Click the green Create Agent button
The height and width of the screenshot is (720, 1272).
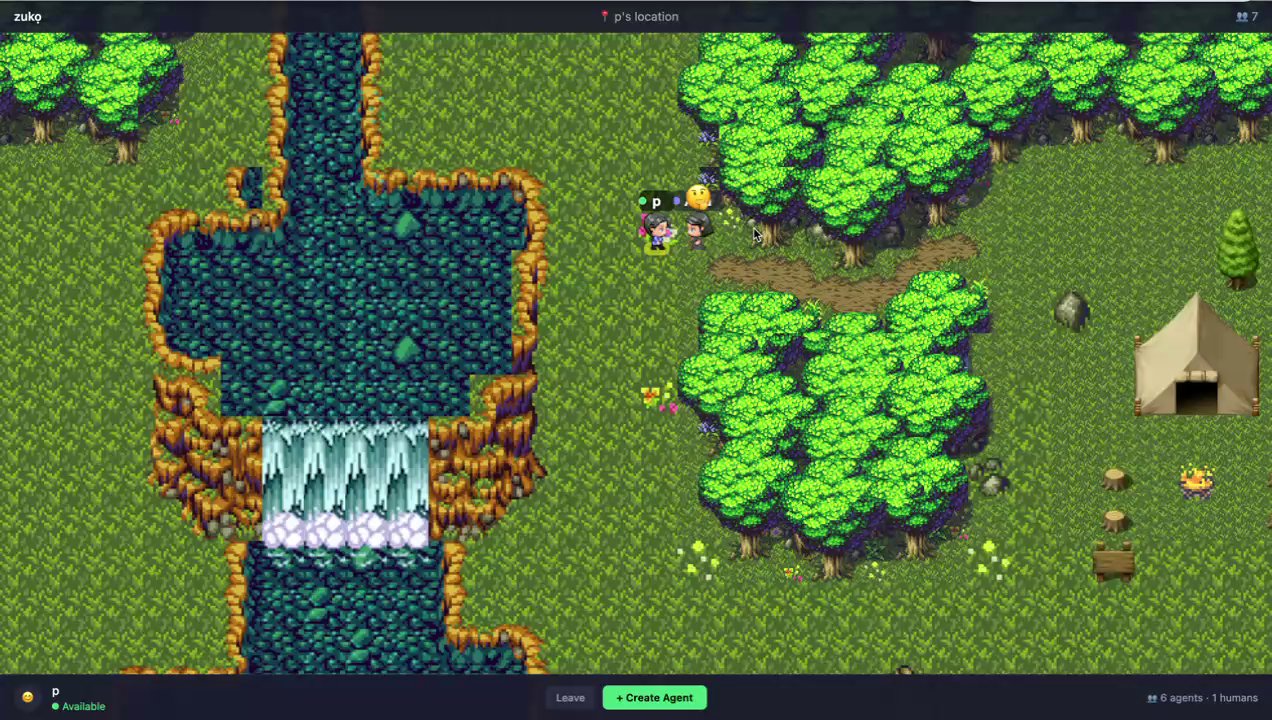click(654, 698)
